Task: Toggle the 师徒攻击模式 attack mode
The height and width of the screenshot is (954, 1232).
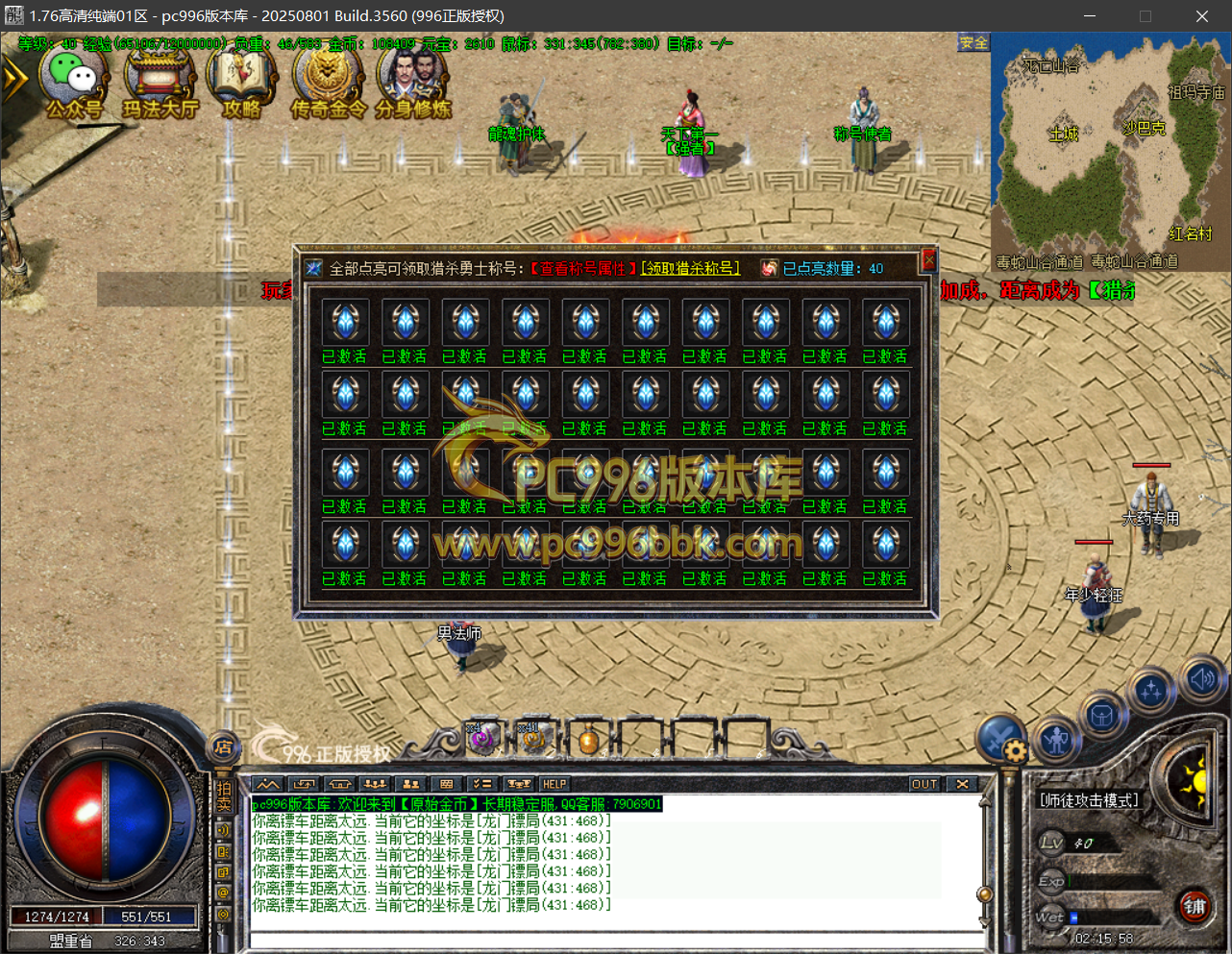Action: 1089,800
